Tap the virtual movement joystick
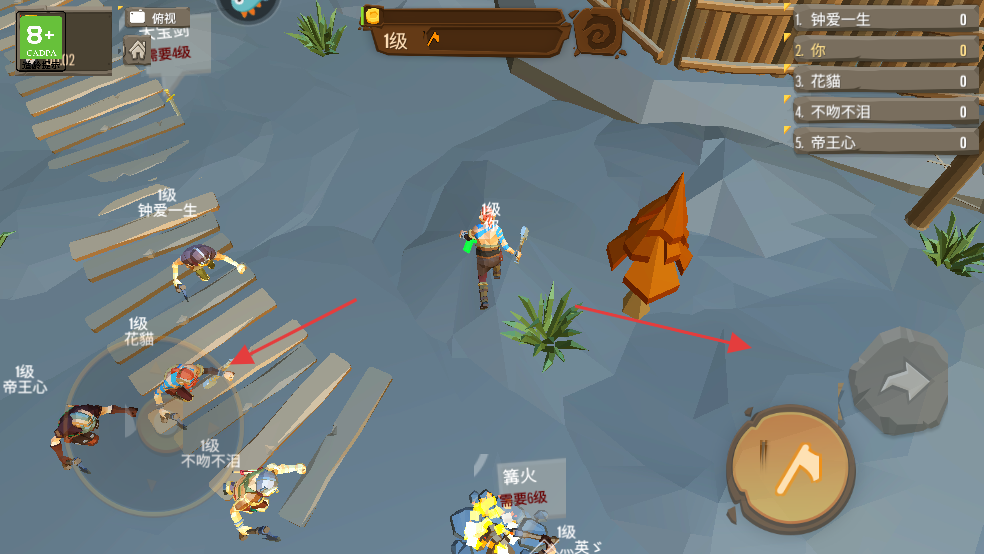 point(153,424)
